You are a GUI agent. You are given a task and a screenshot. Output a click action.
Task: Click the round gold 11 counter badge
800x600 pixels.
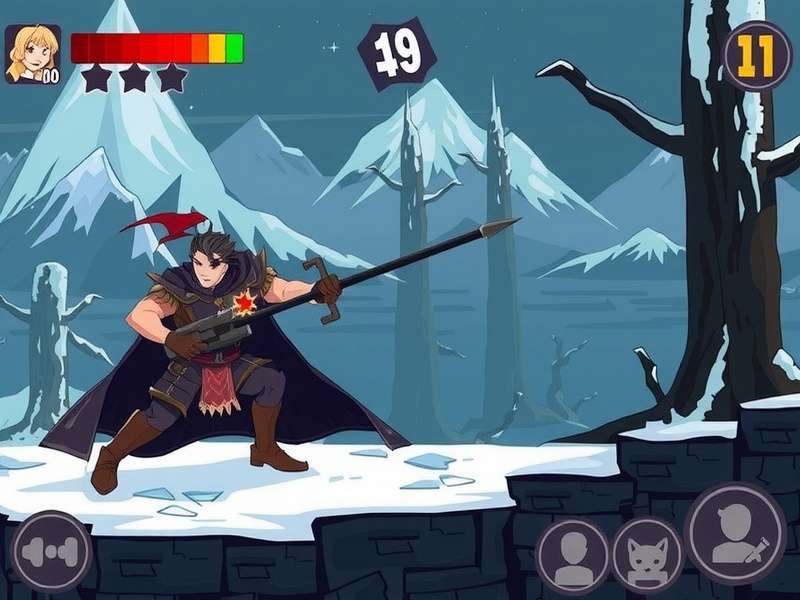757,56
